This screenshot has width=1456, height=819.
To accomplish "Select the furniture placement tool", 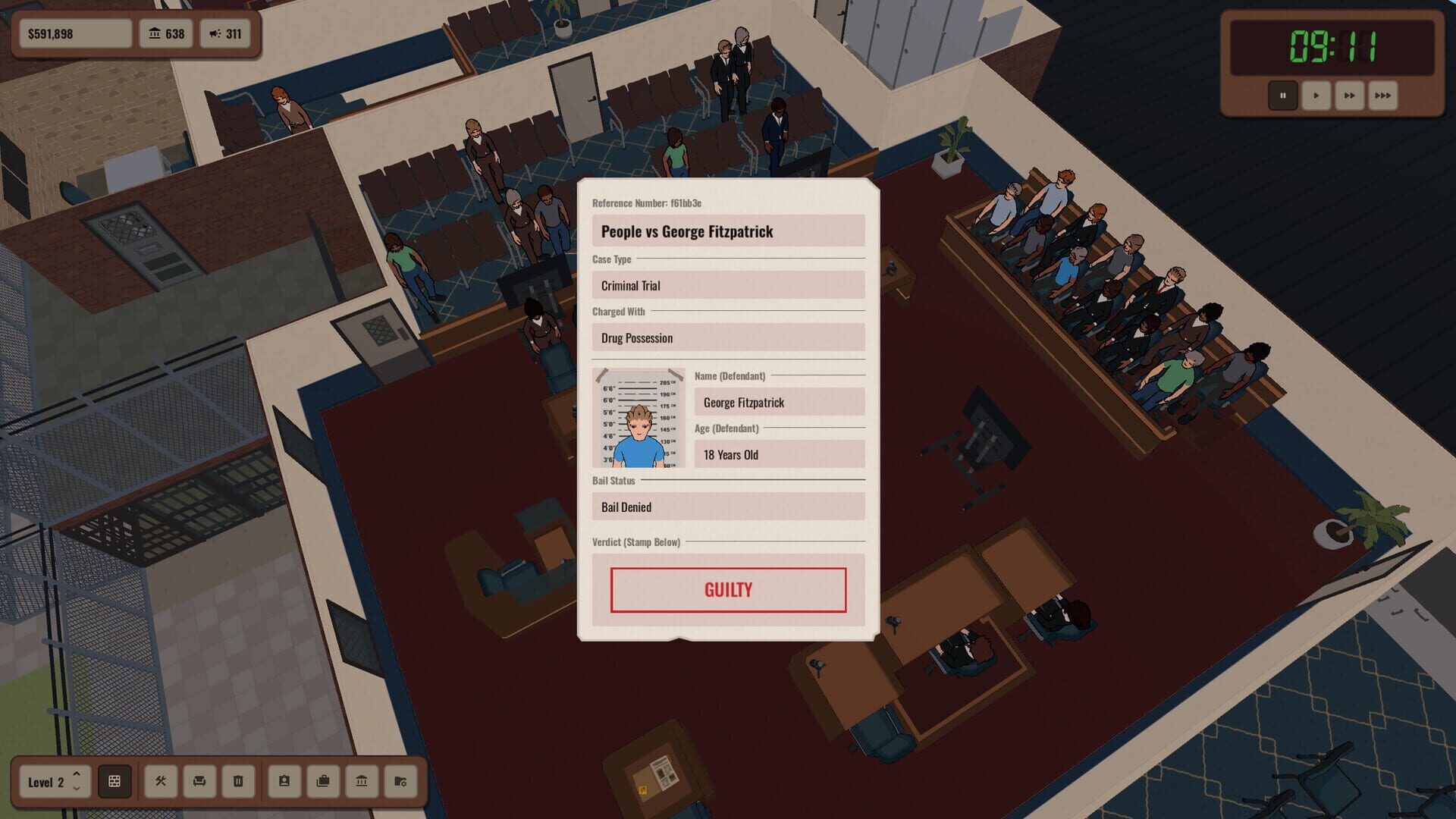I will tap(200, 781).
